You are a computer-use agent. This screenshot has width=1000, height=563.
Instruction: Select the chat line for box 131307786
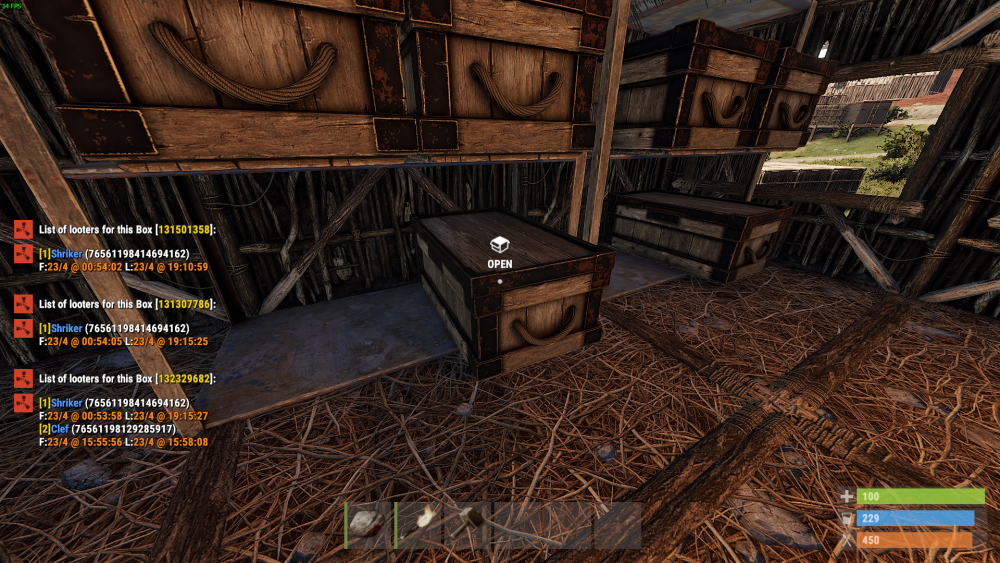point(126,304)
